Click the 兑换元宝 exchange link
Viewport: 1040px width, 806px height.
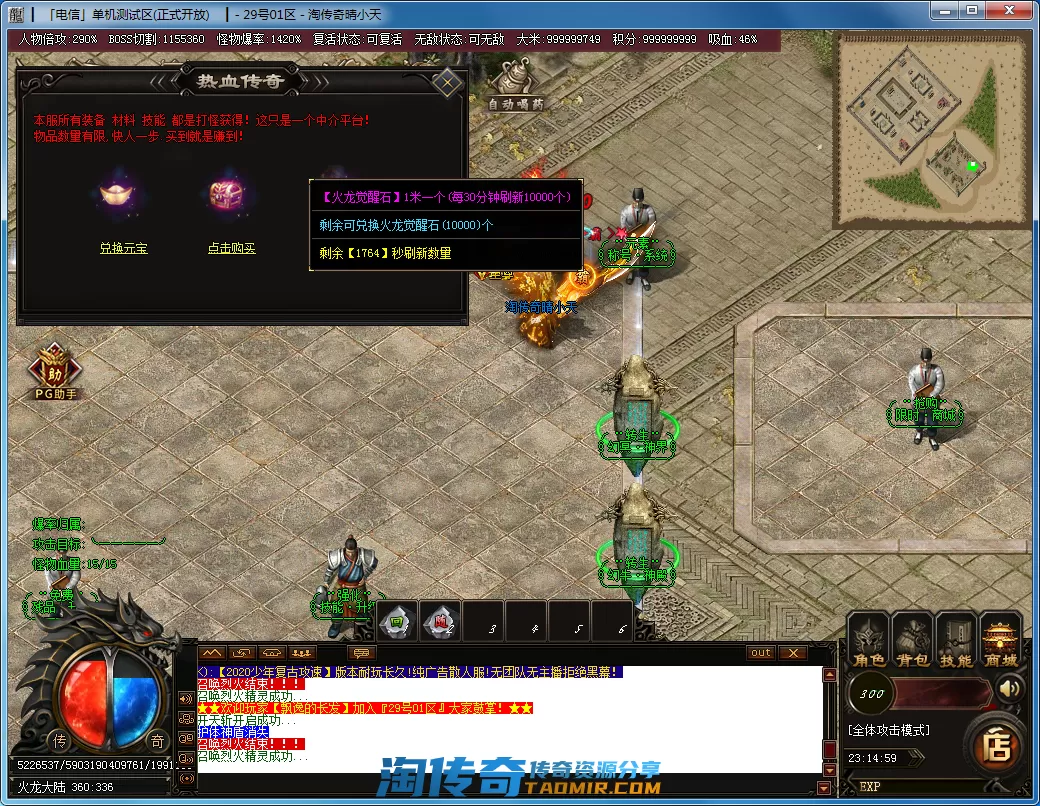coord(123,248)
